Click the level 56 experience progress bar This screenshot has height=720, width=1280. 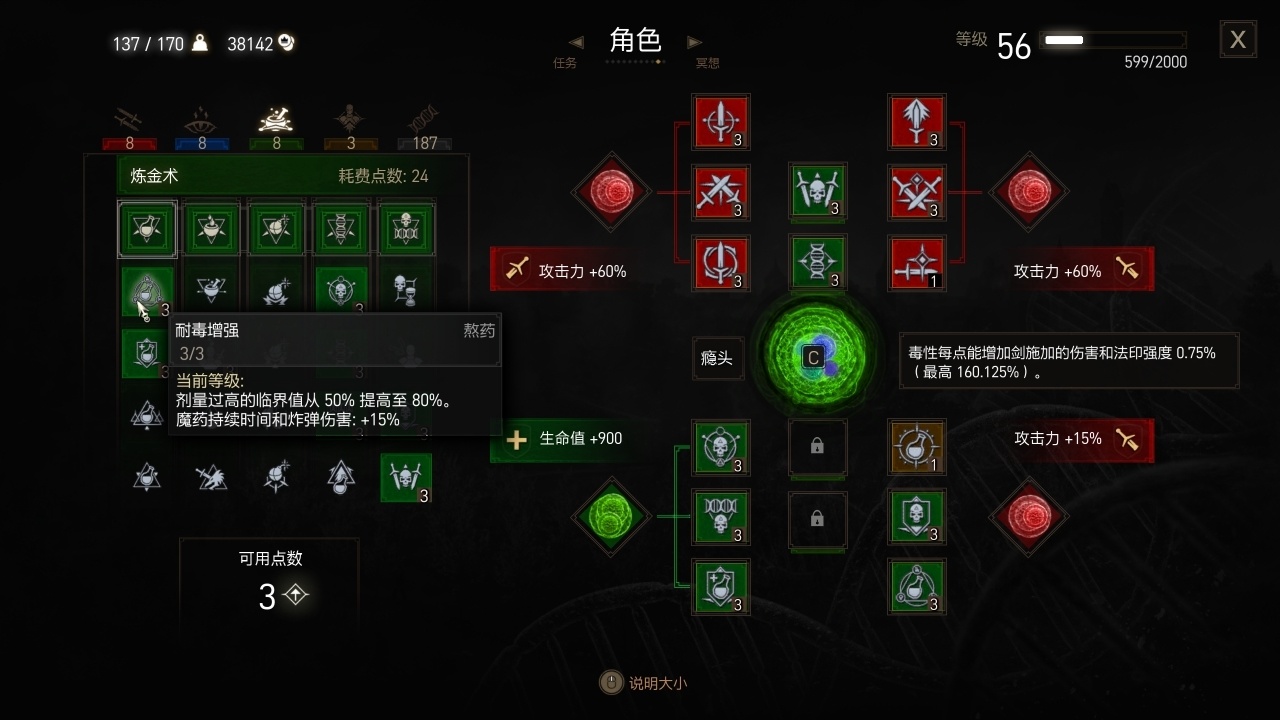(x=1113, y=40)
